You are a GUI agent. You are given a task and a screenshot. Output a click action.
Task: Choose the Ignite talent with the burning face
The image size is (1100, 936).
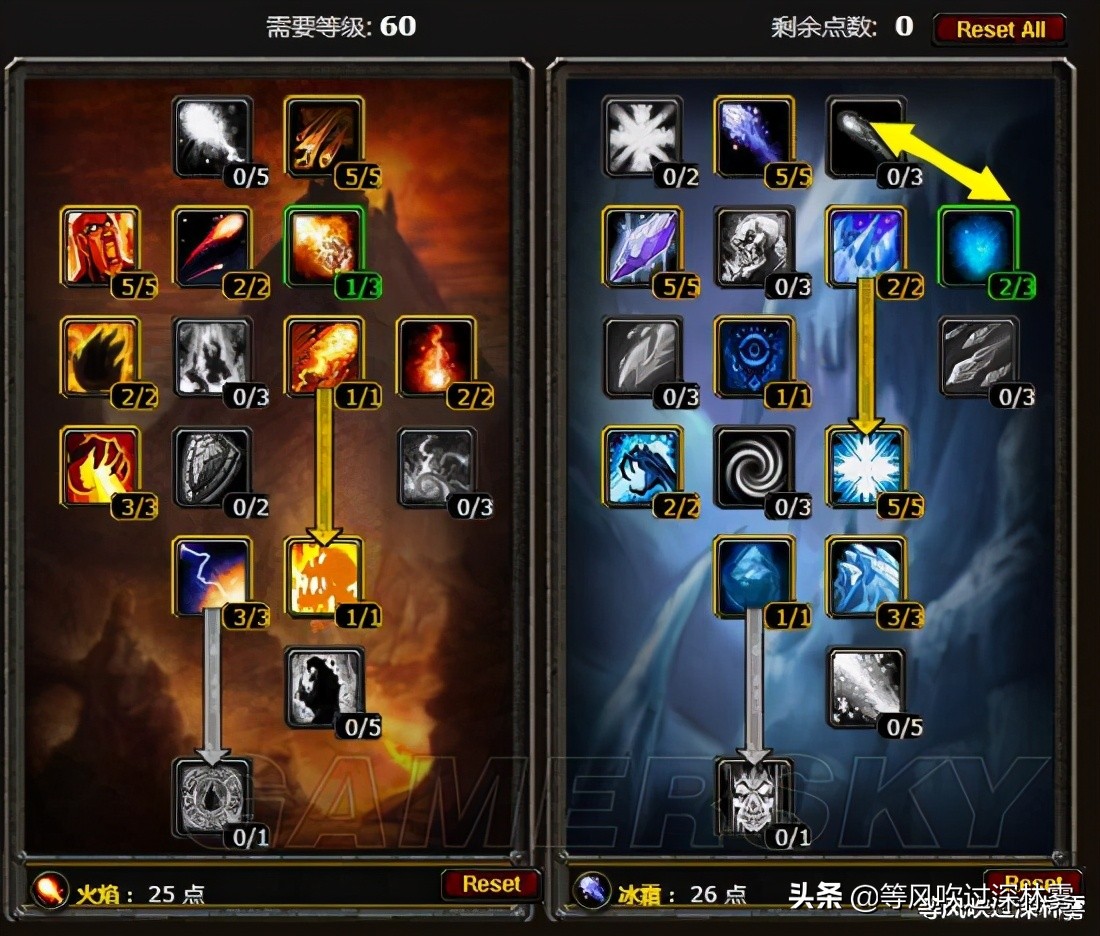(98, 246)
